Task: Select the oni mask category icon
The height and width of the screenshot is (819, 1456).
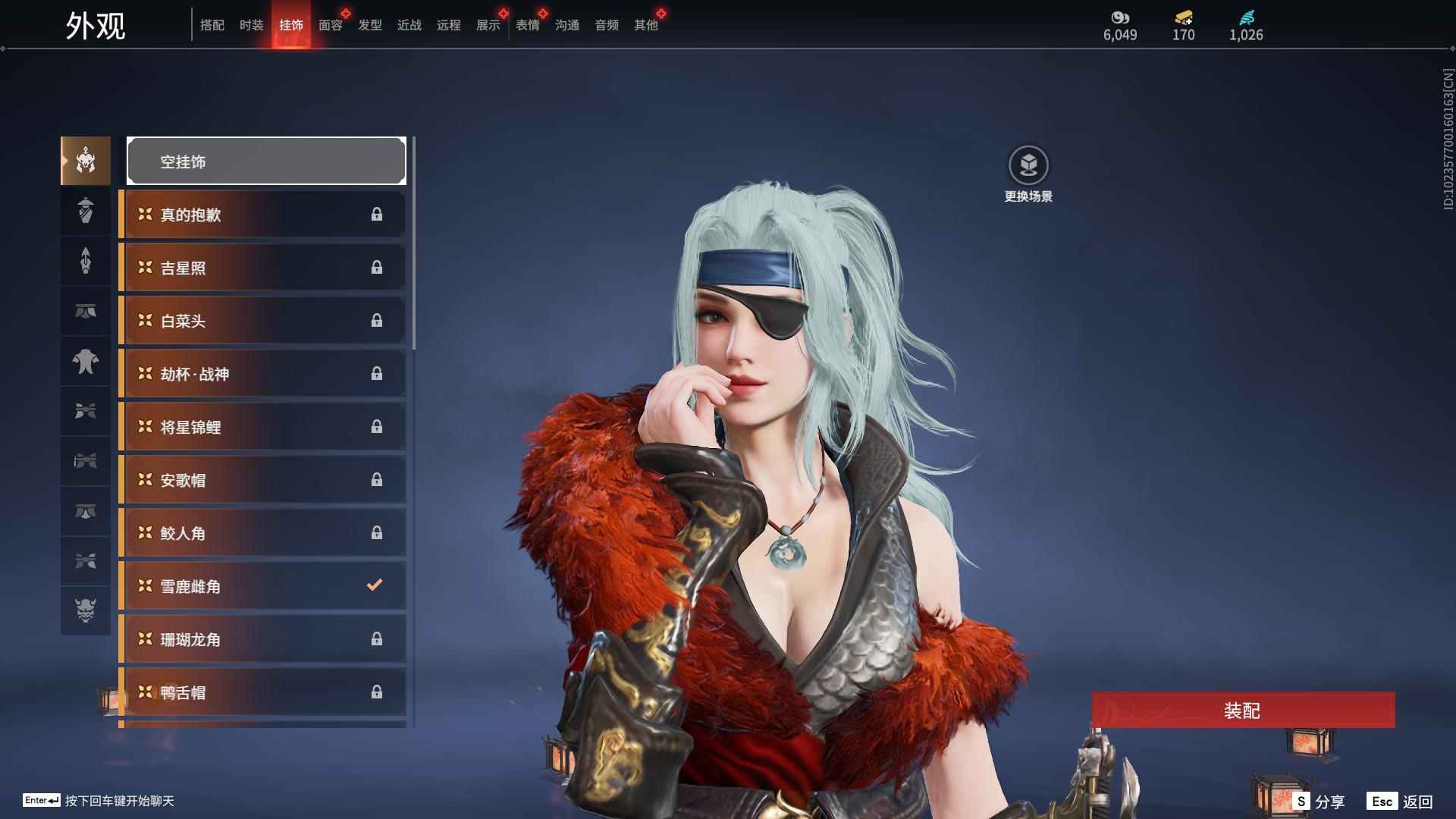Action: [86, 610]
